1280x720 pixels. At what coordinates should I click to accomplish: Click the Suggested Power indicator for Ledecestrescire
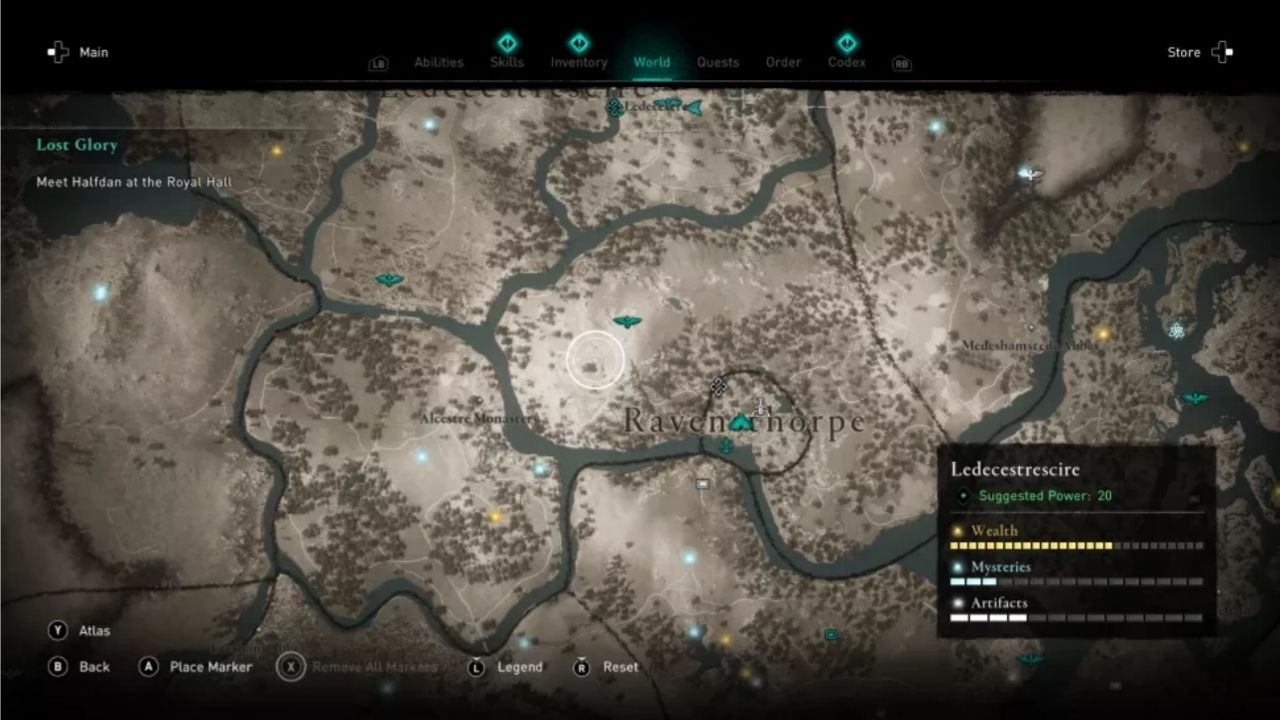[x=1037, y=494]
